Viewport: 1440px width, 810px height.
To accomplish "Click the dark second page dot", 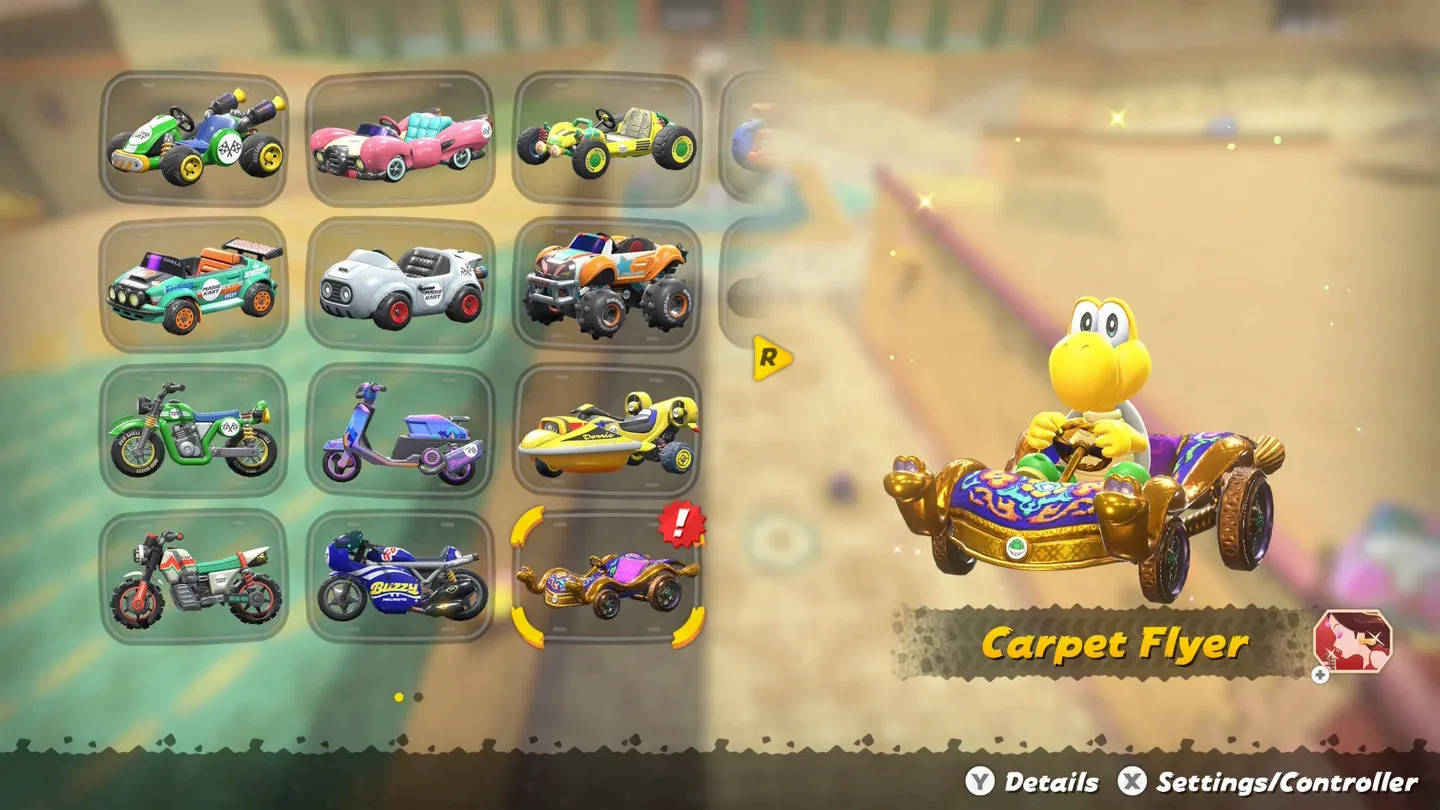I will tap(418, 697).
